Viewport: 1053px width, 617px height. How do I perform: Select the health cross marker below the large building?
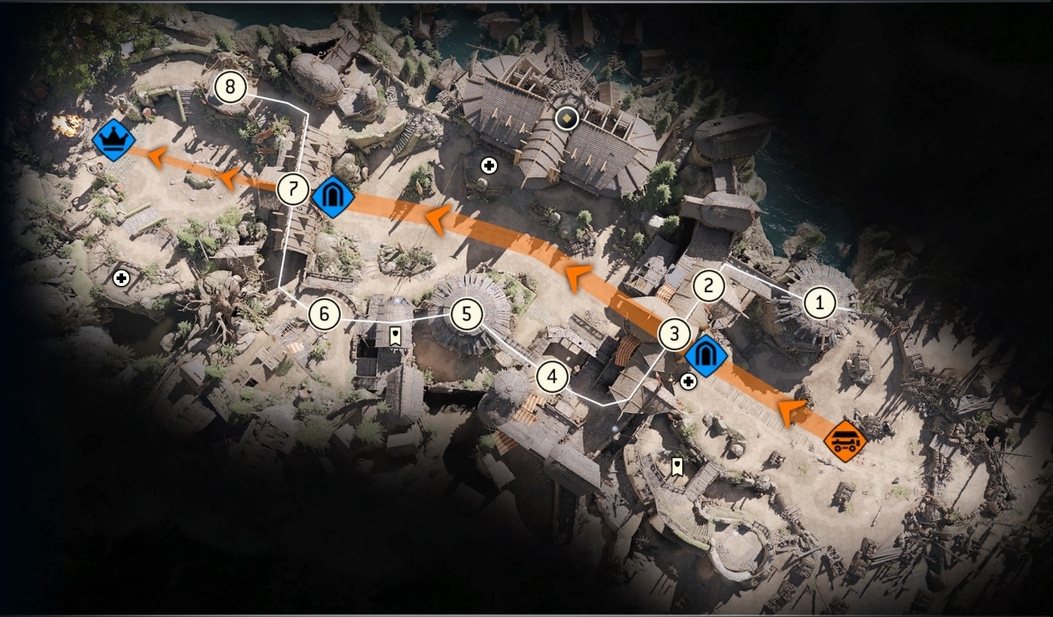point(489,165)
